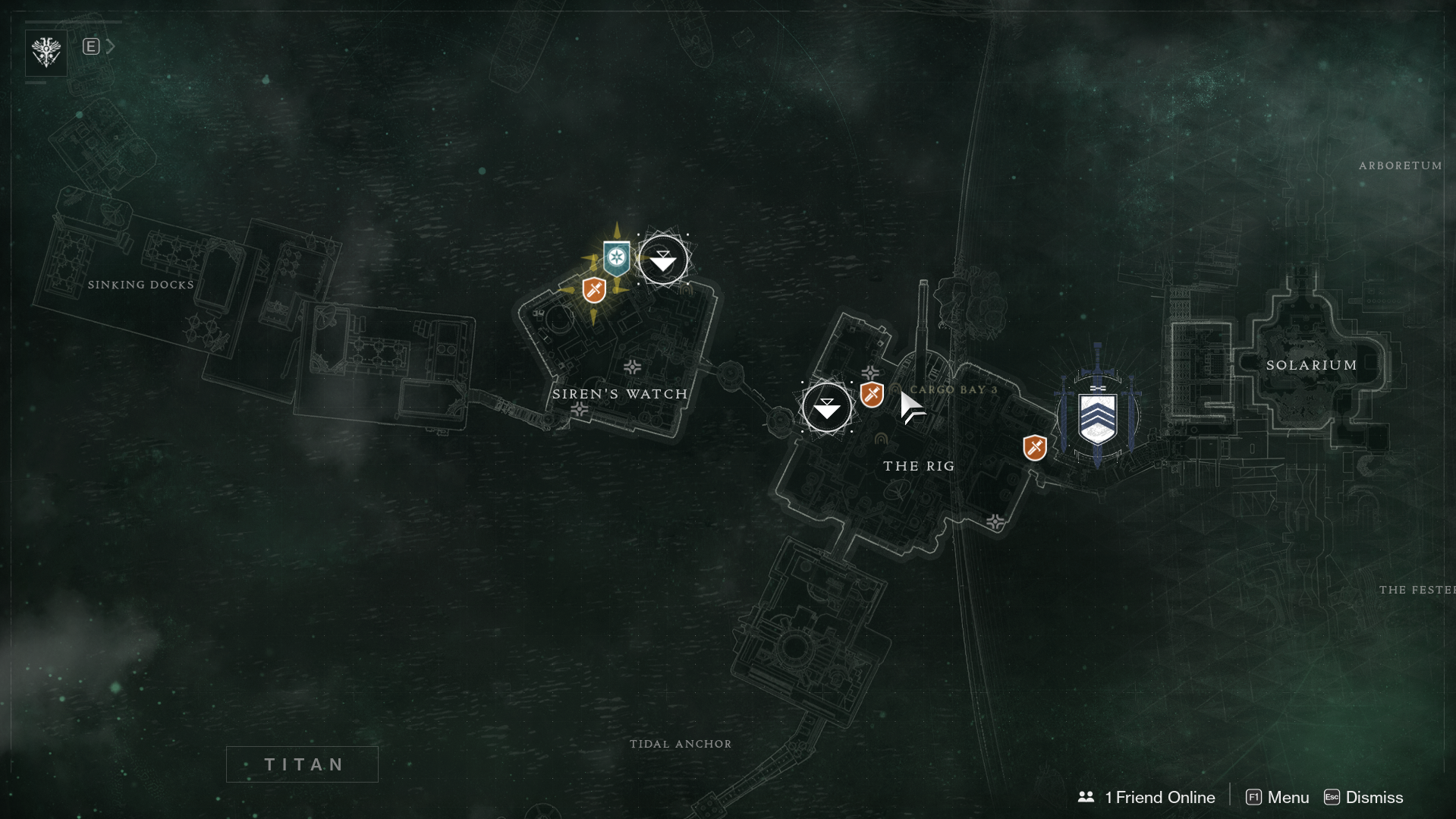Select the orange adventure marker at Siren's Watch
This screenshot has width=1456, height=819.
[x=594, y=290]
